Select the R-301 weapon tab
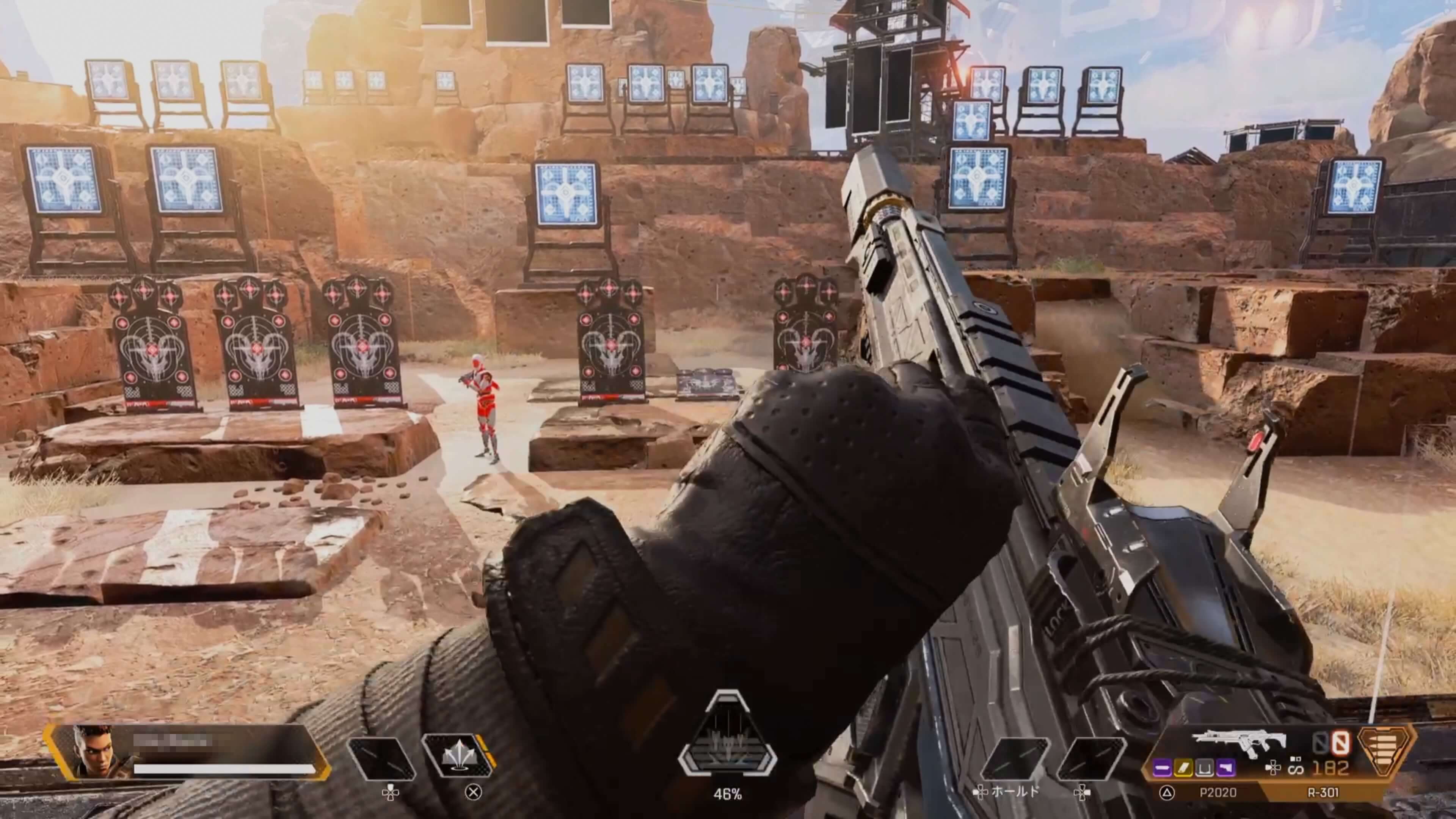Screen dimensions: 1456x819 pyautogui.click(x=1323, y=792)
